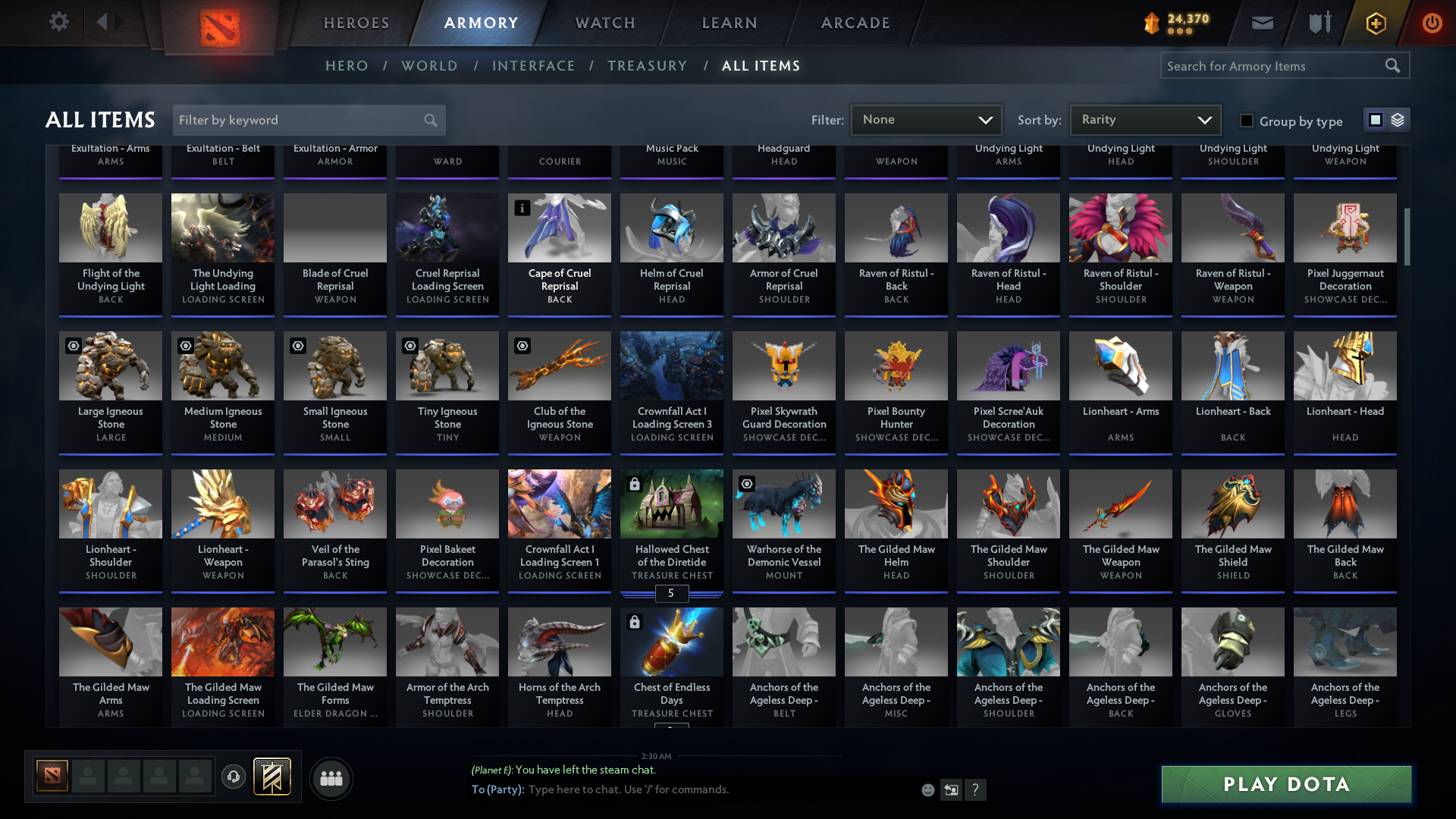1456x819 pixels.
Task: Open the settings gear in the top-left
Action: click(59, 22)
